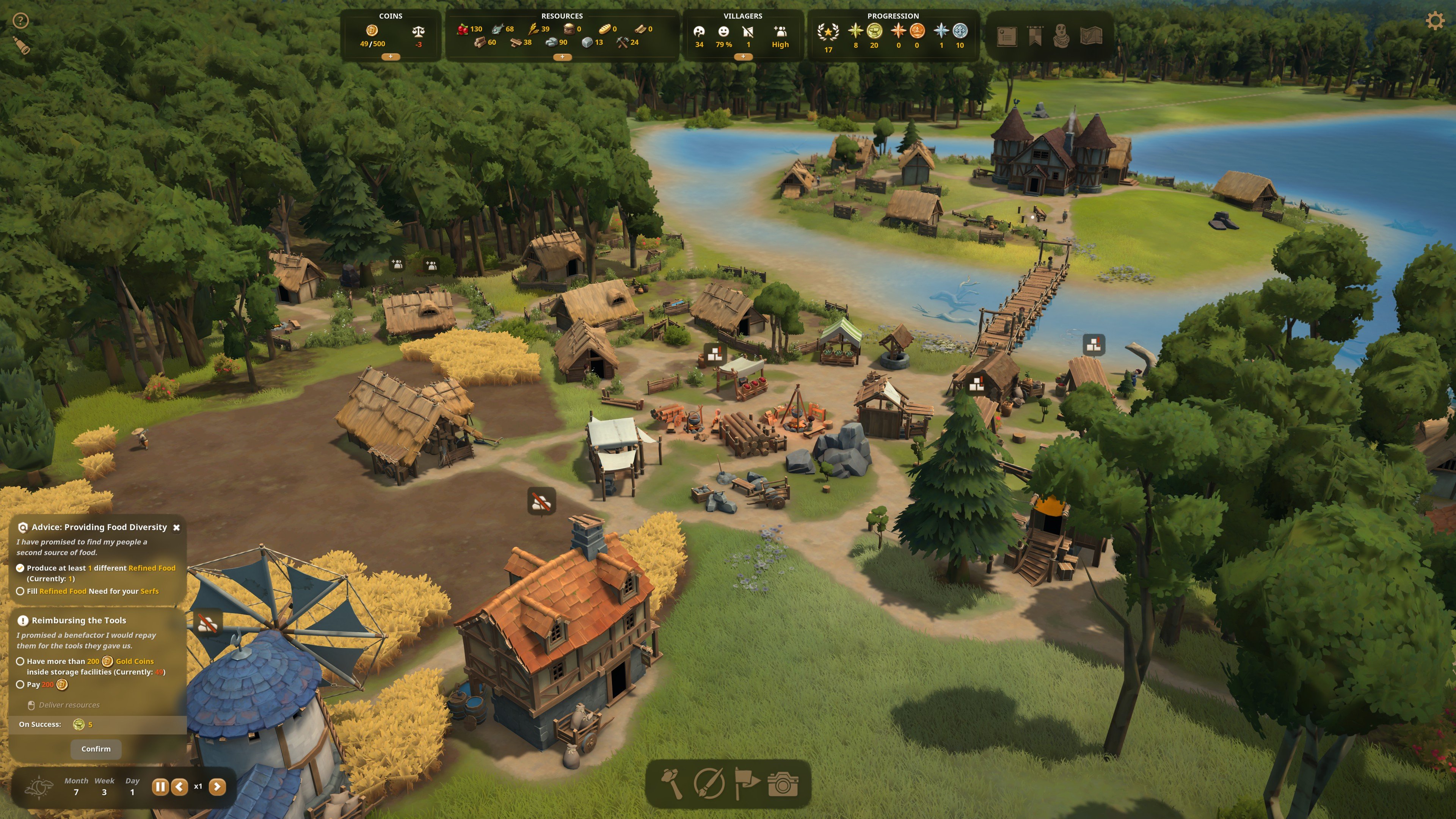The width and height of the screenshot is (1456, 819).
Task: Expand the Villagers panel with its plus button
Action: coord(743,56)
